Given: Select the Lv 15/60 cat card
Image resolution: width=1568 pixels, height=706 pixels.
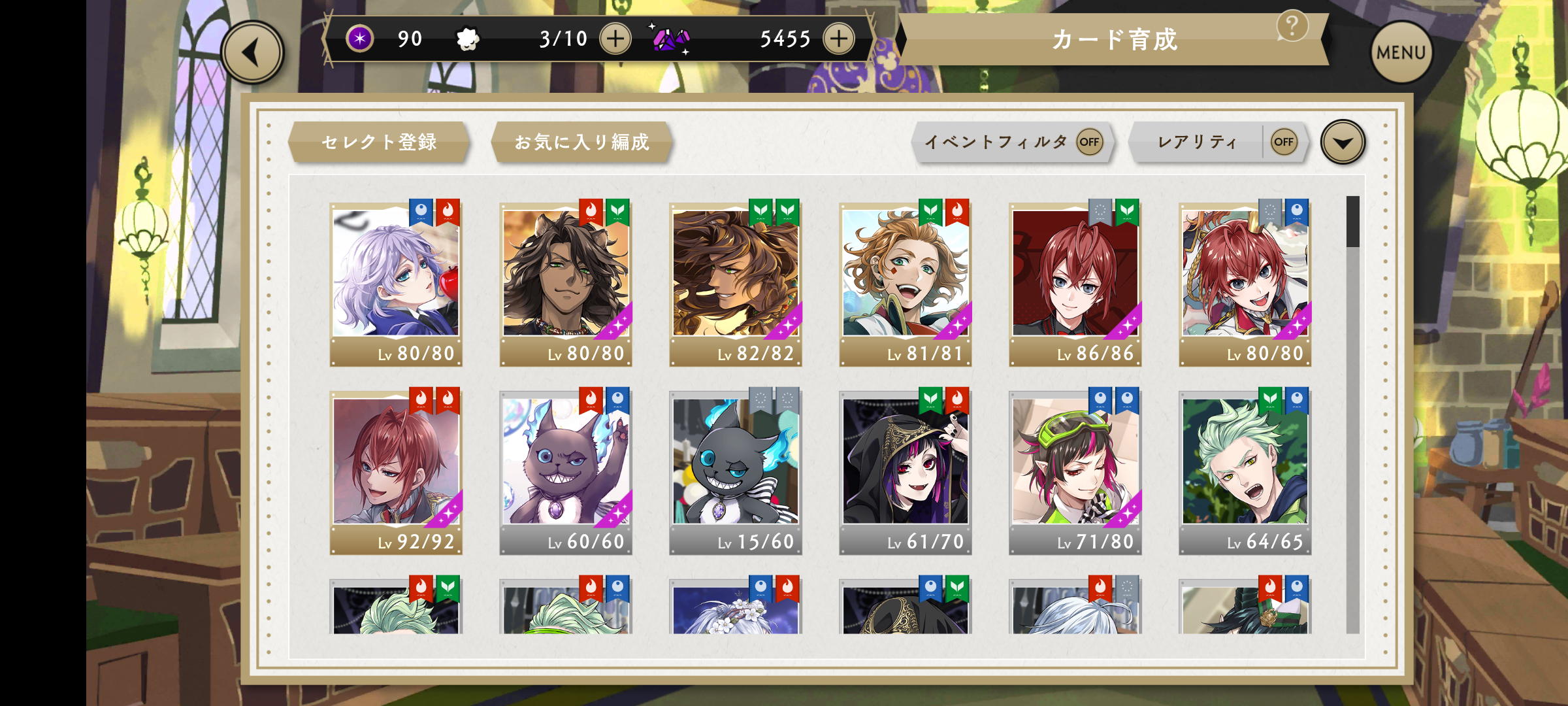Looking at the screenshot, I should pos(736,471).
